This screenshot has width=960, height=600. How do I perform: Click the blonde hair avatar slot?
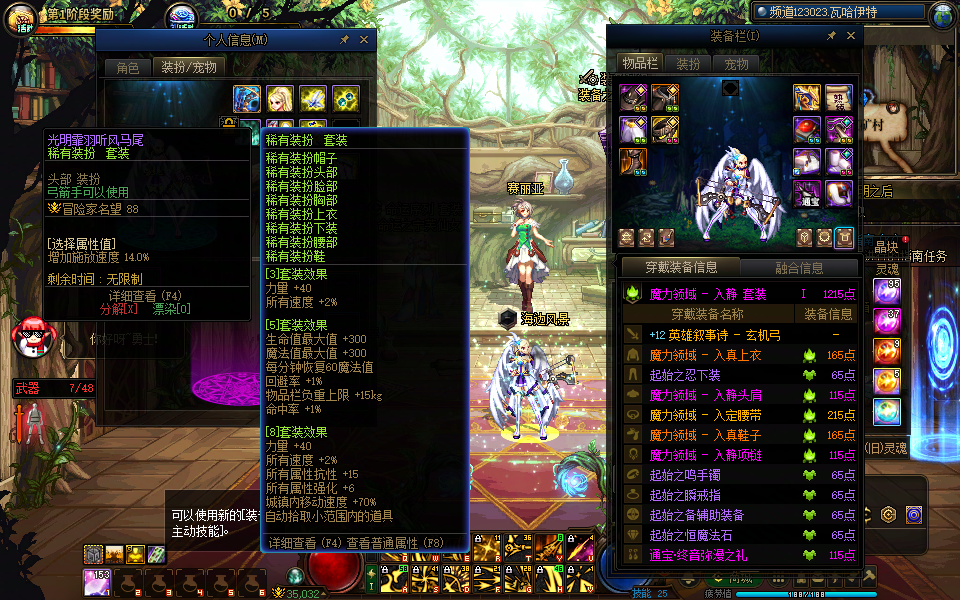[x=280, y=98]
